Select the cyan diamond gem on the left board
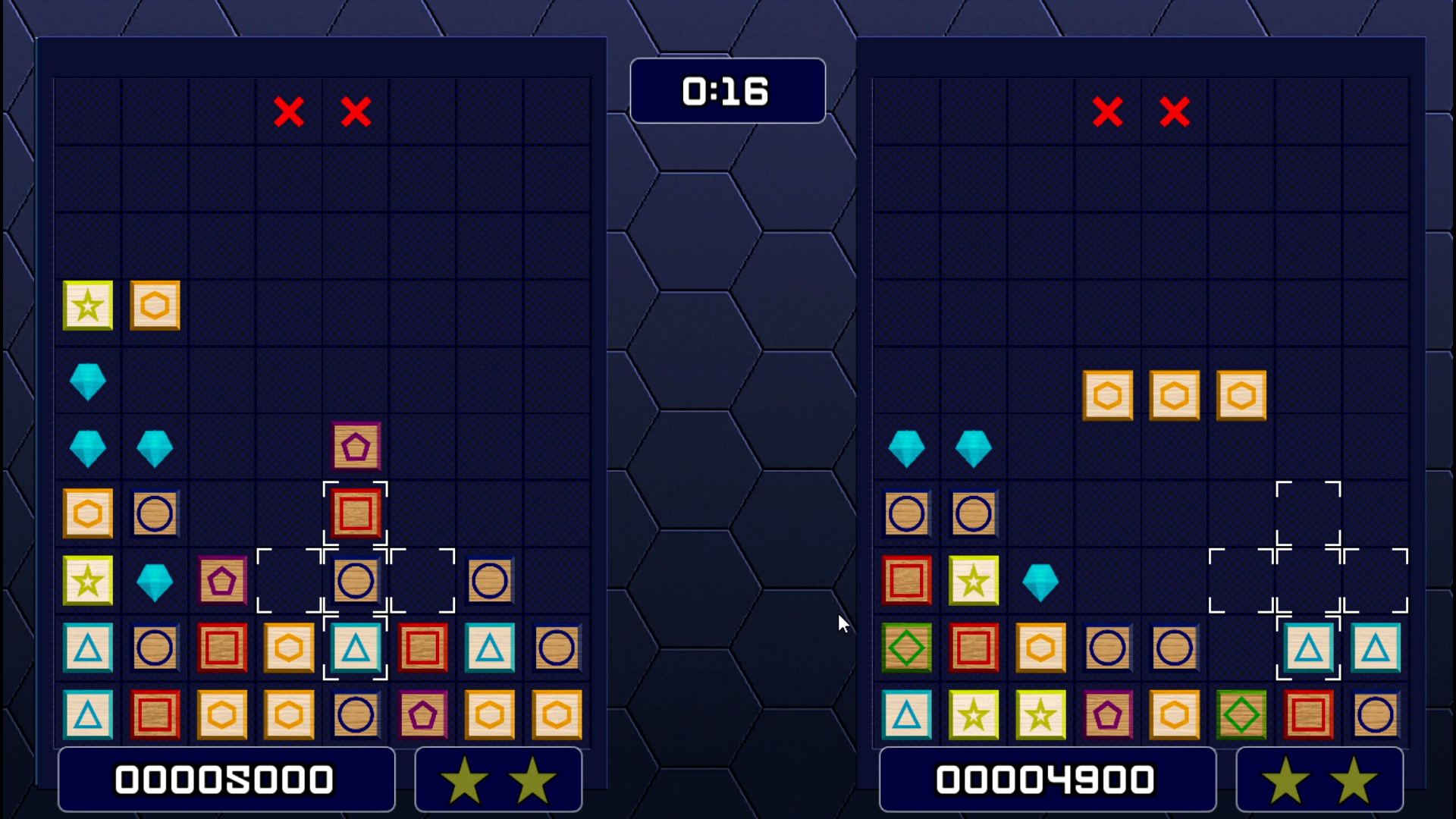The width and height of the screenshot is (1456, 819). [x=88, y=382]
